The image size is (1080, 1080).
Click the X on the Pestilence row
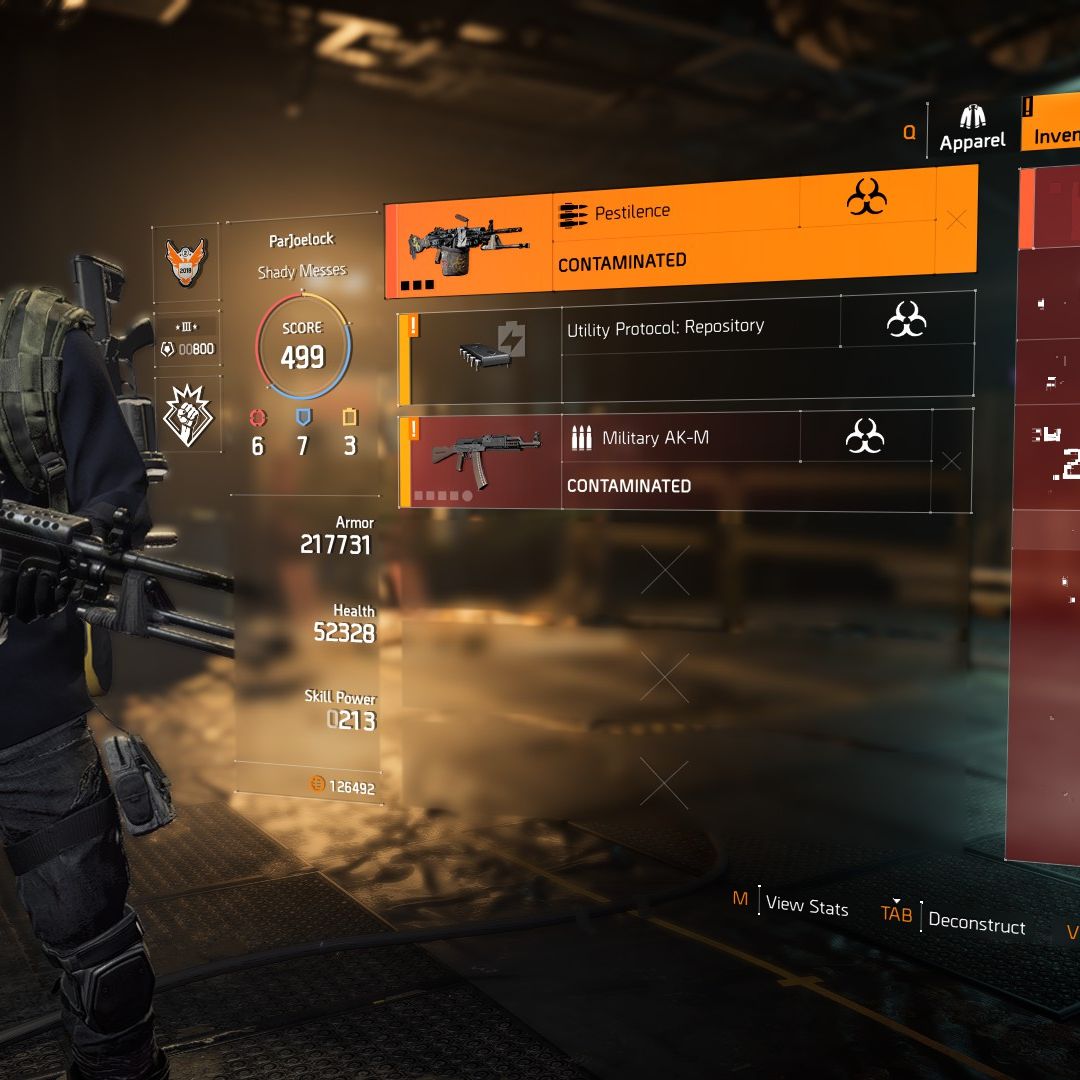click(956, 219)
